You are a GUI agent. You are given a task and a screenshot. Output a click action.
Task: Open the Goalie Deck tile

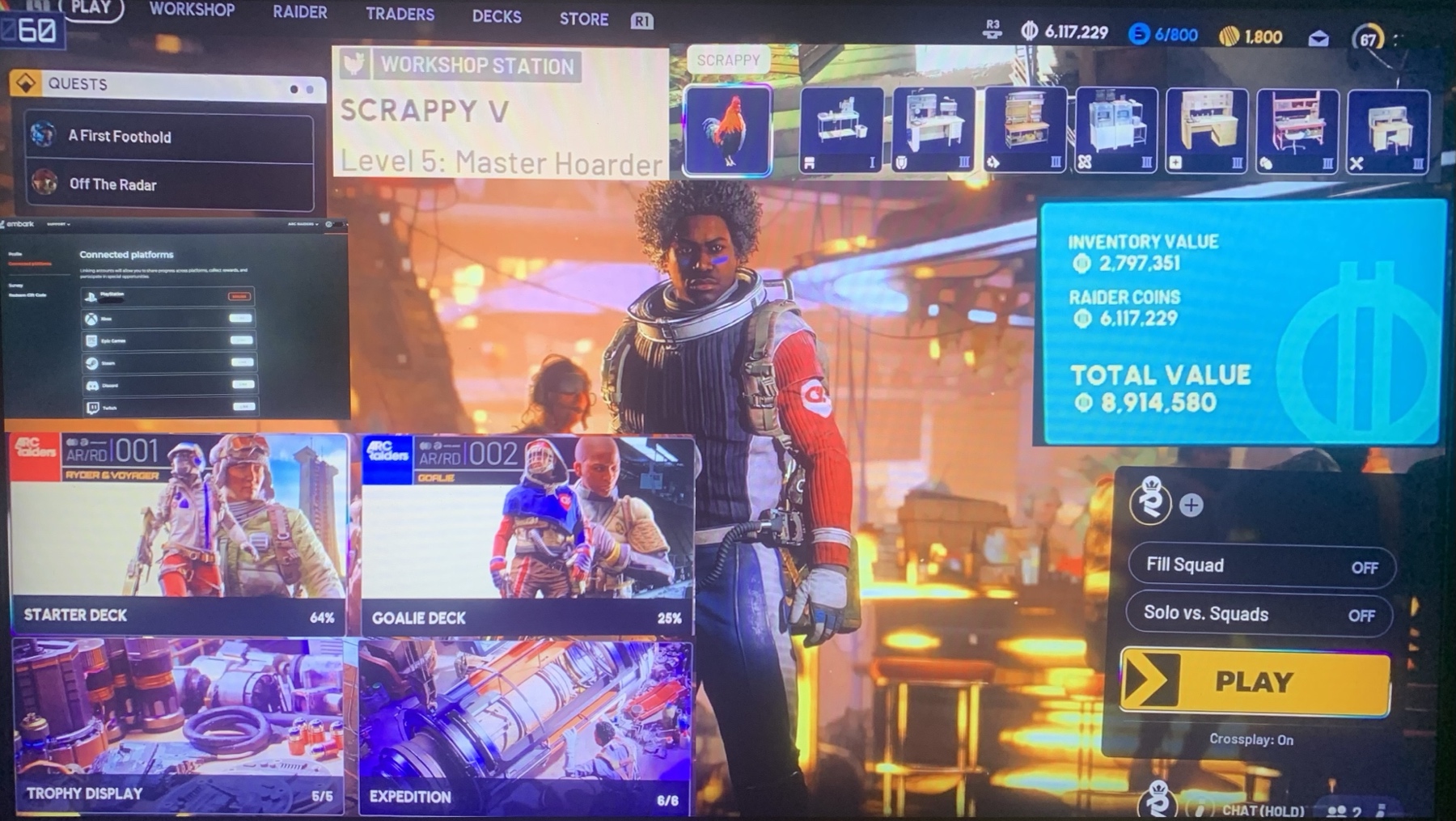point(527,535)
